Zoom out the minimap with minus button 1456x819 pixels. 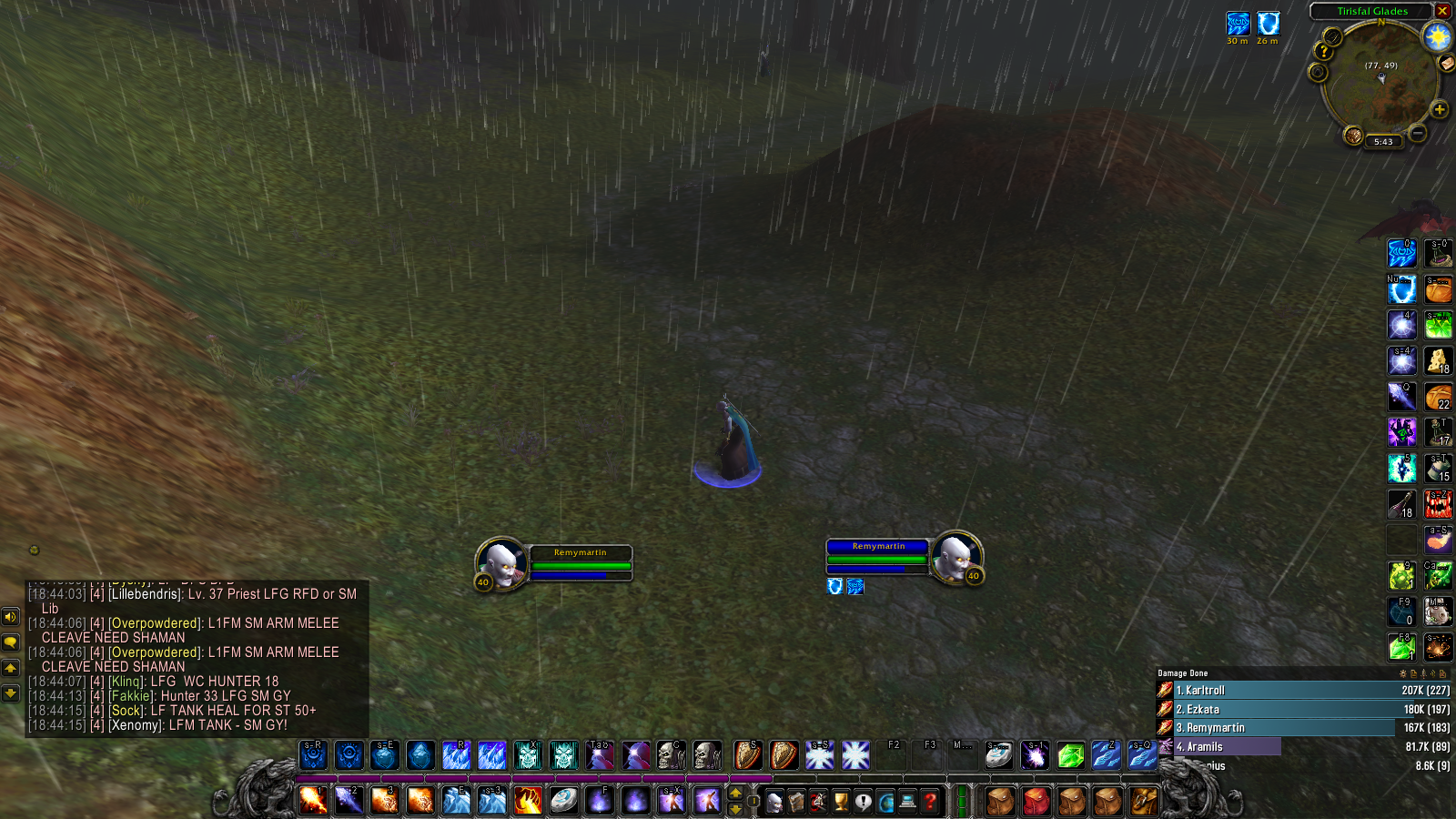pyautogui.click(x=1417, y=134)
